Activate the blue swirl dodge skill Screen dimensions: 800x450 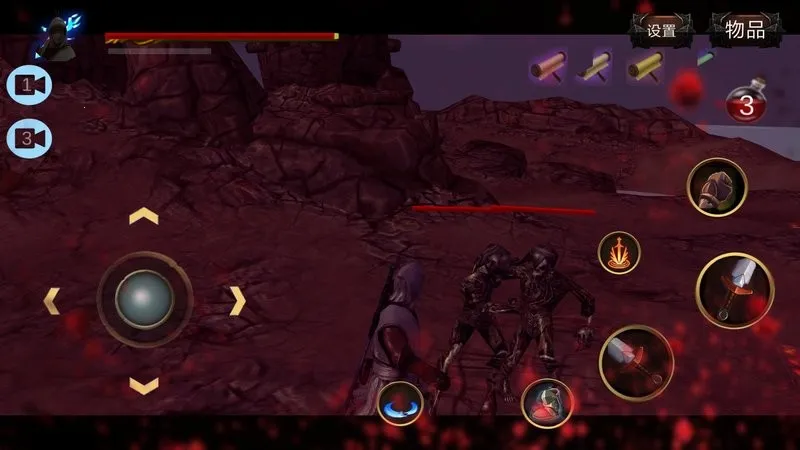401,401
